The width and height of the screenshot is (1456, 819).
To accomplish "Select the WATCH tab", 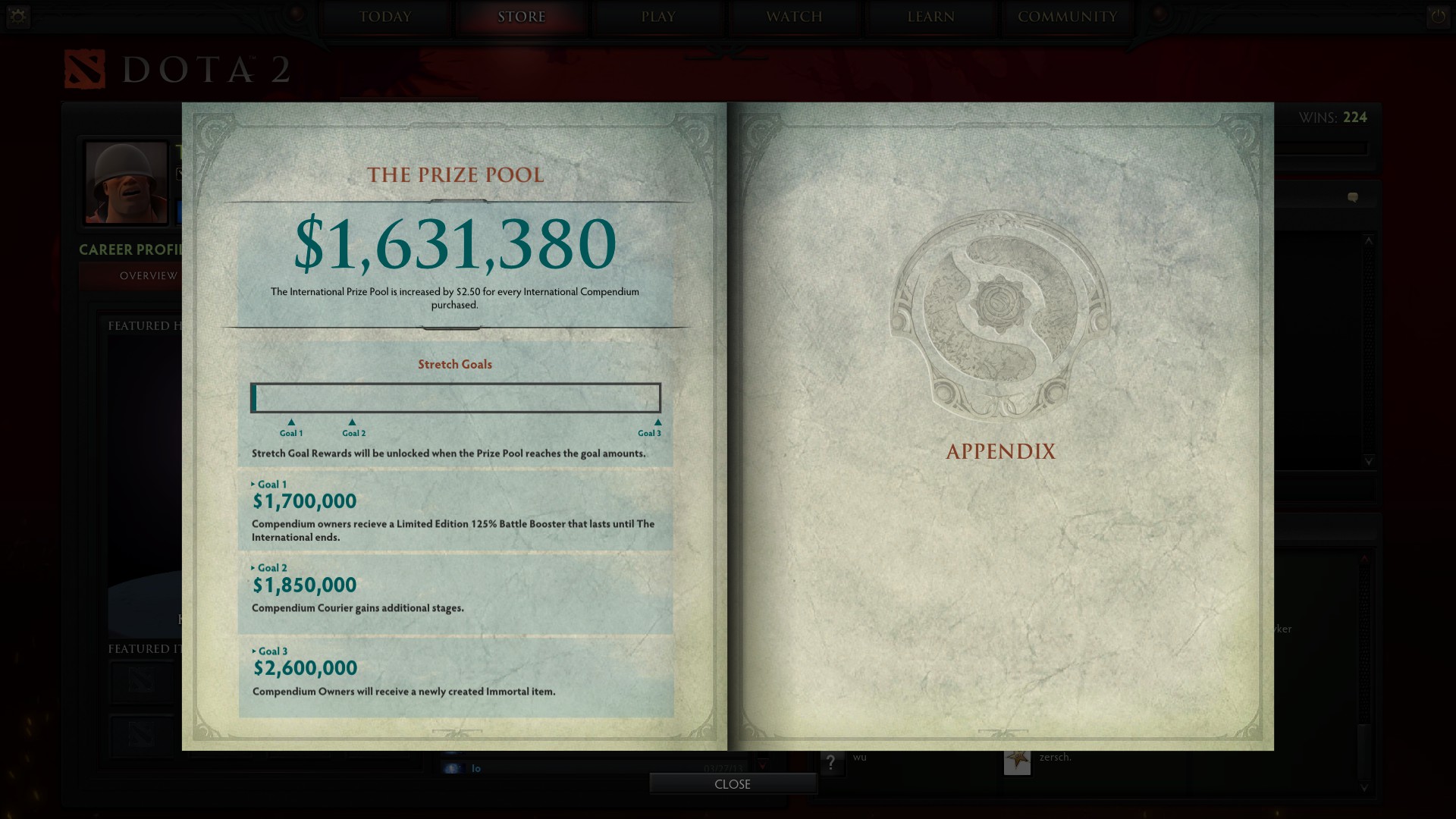I will [x=794, y=17].
